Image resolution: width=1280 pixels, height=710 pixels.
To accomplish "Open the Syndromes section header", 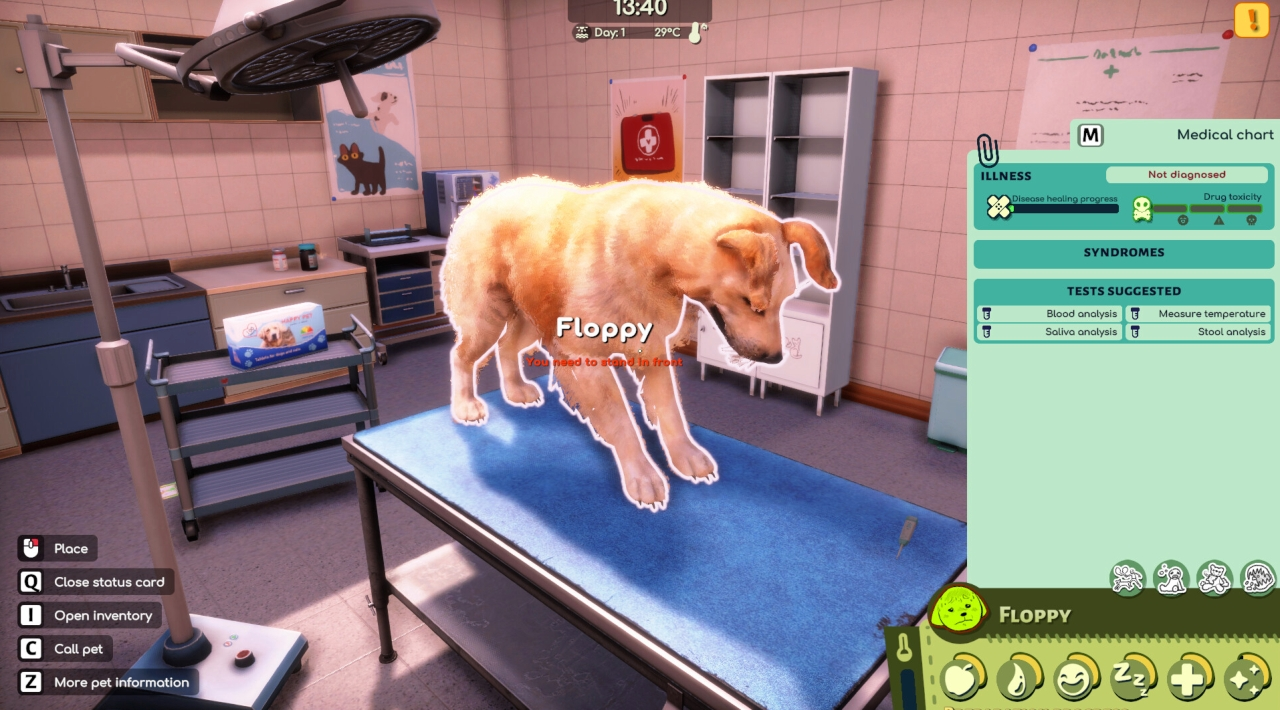I will tap(1124, 253).
